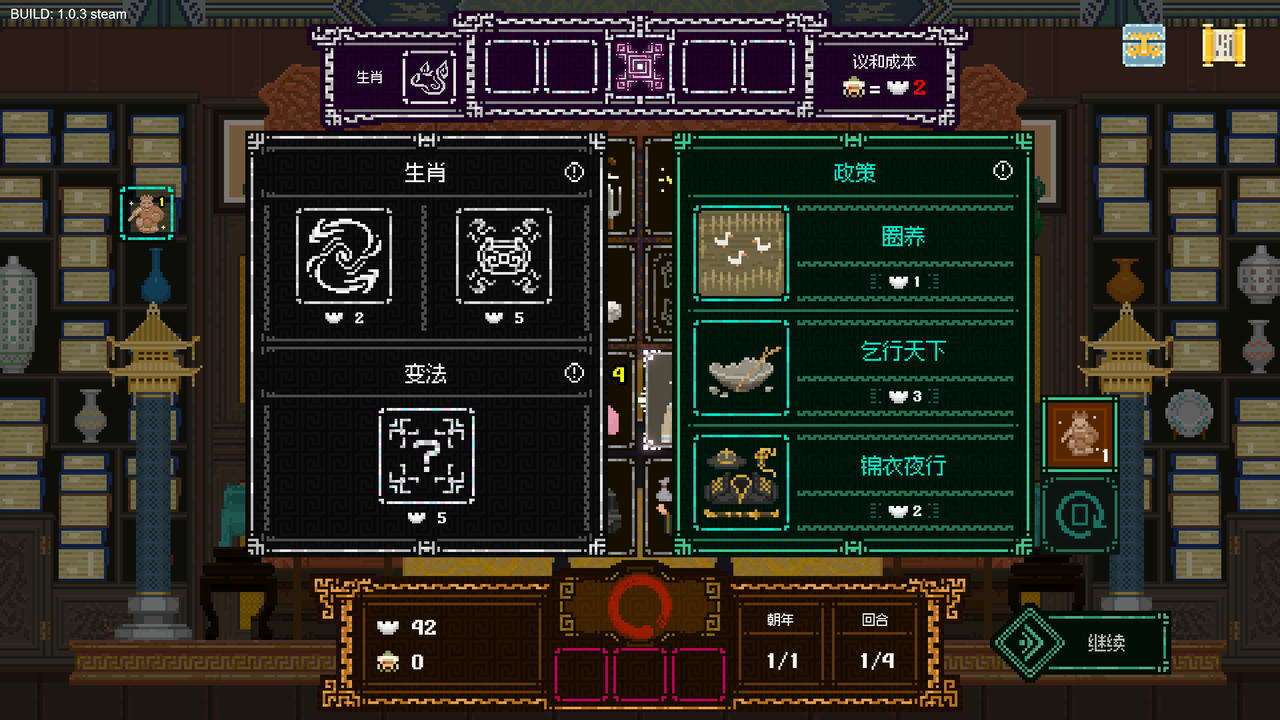Open the treasure chest collection icon top right
Viewport: 1280px width, 720px height.
[x=1142, y=46]
